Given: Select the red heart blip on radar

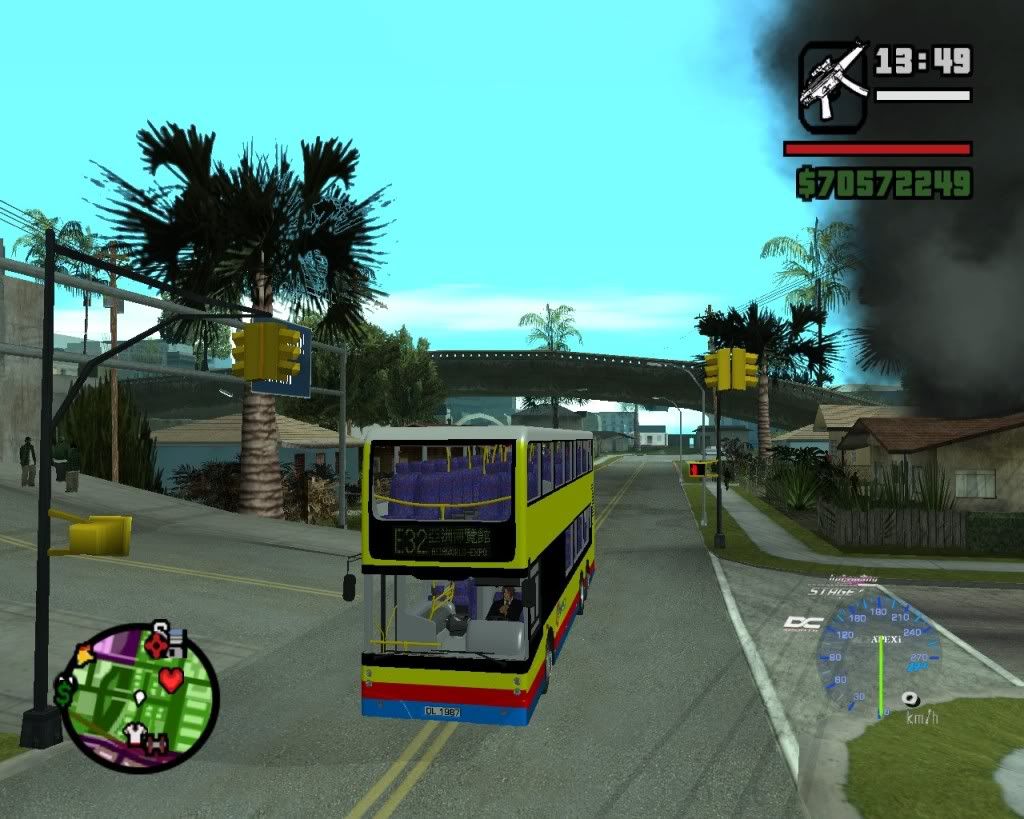Looking at the screenshot, I should (x=171, y=680).
